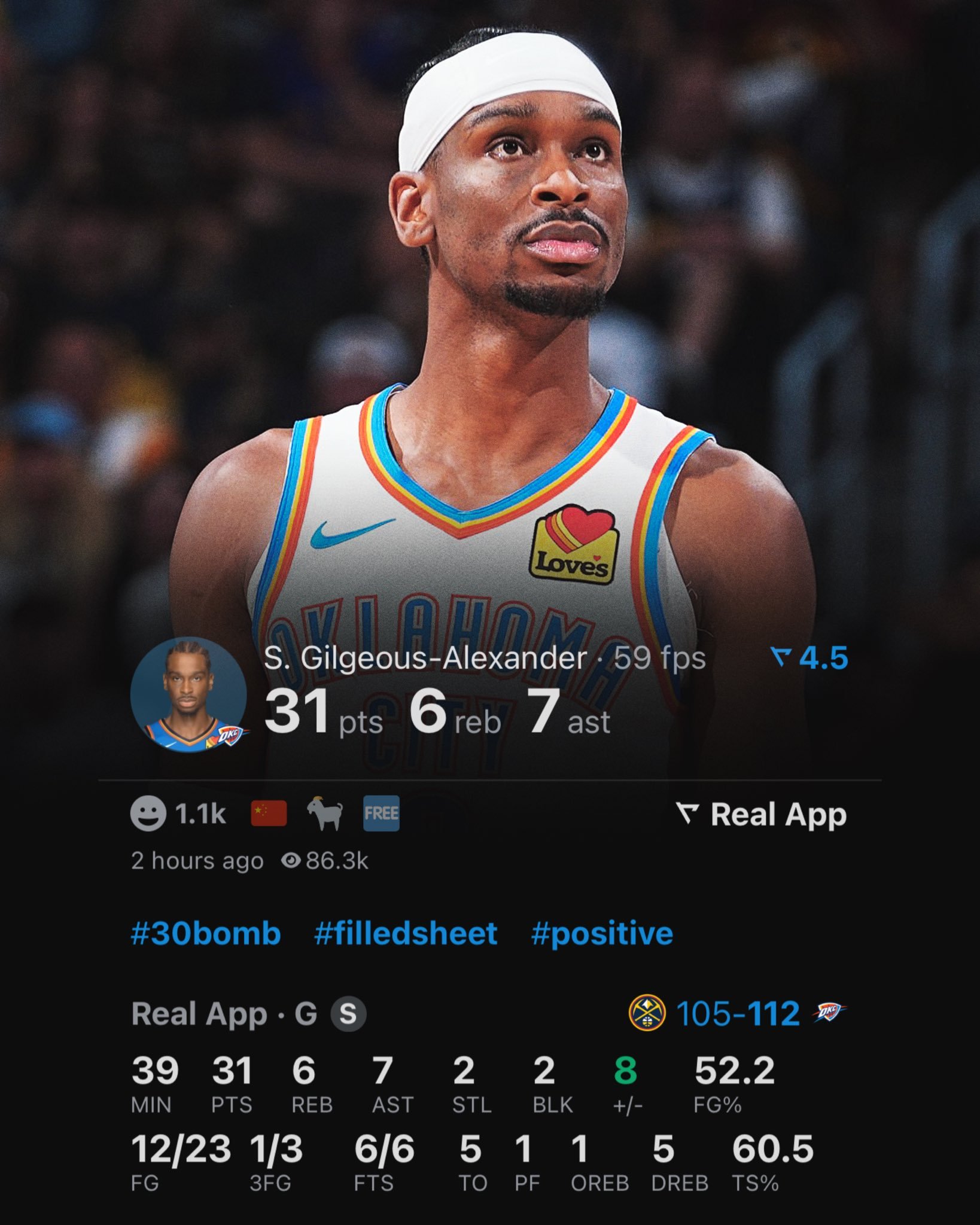The image size is (980, 1225).
Task: Choose the China flag reaction
Action: click(269, 814)
